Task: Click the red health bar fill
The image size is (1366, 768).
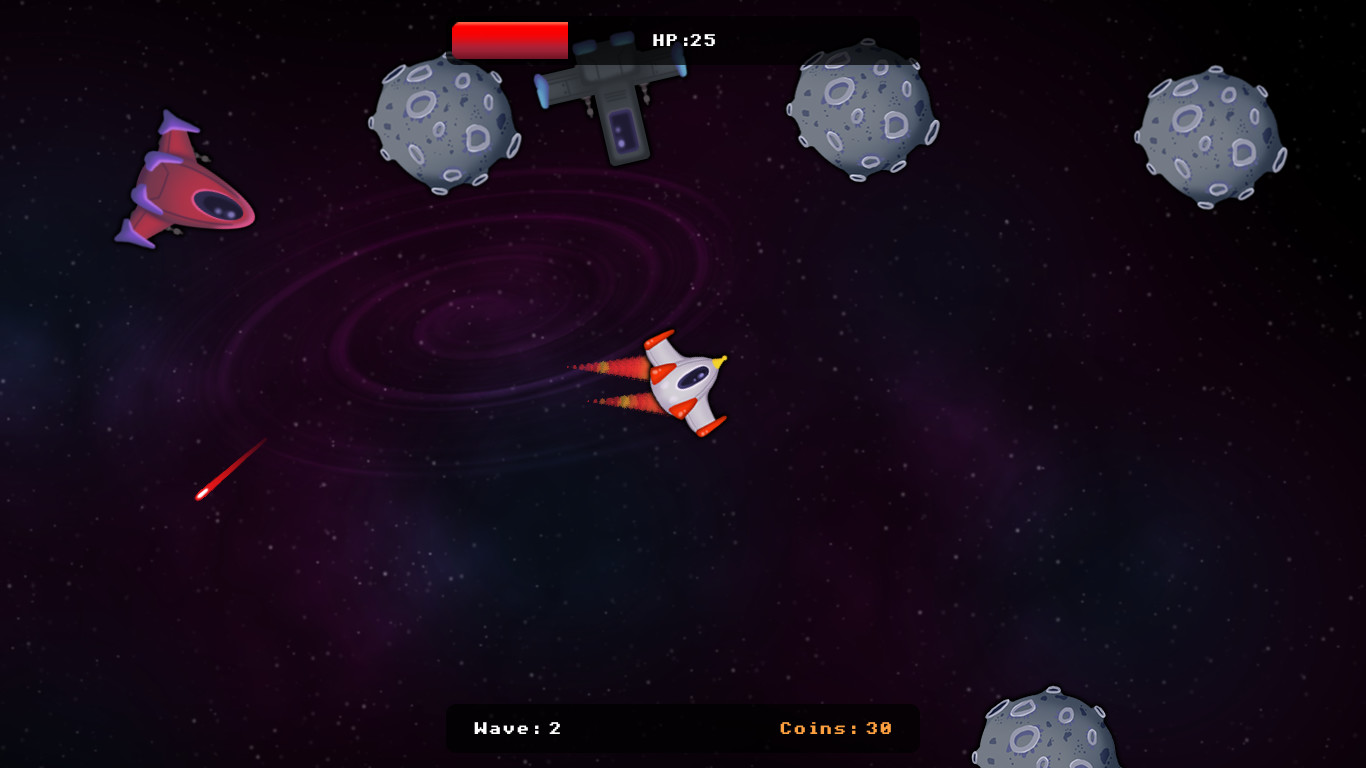Action: pos(510,41)
